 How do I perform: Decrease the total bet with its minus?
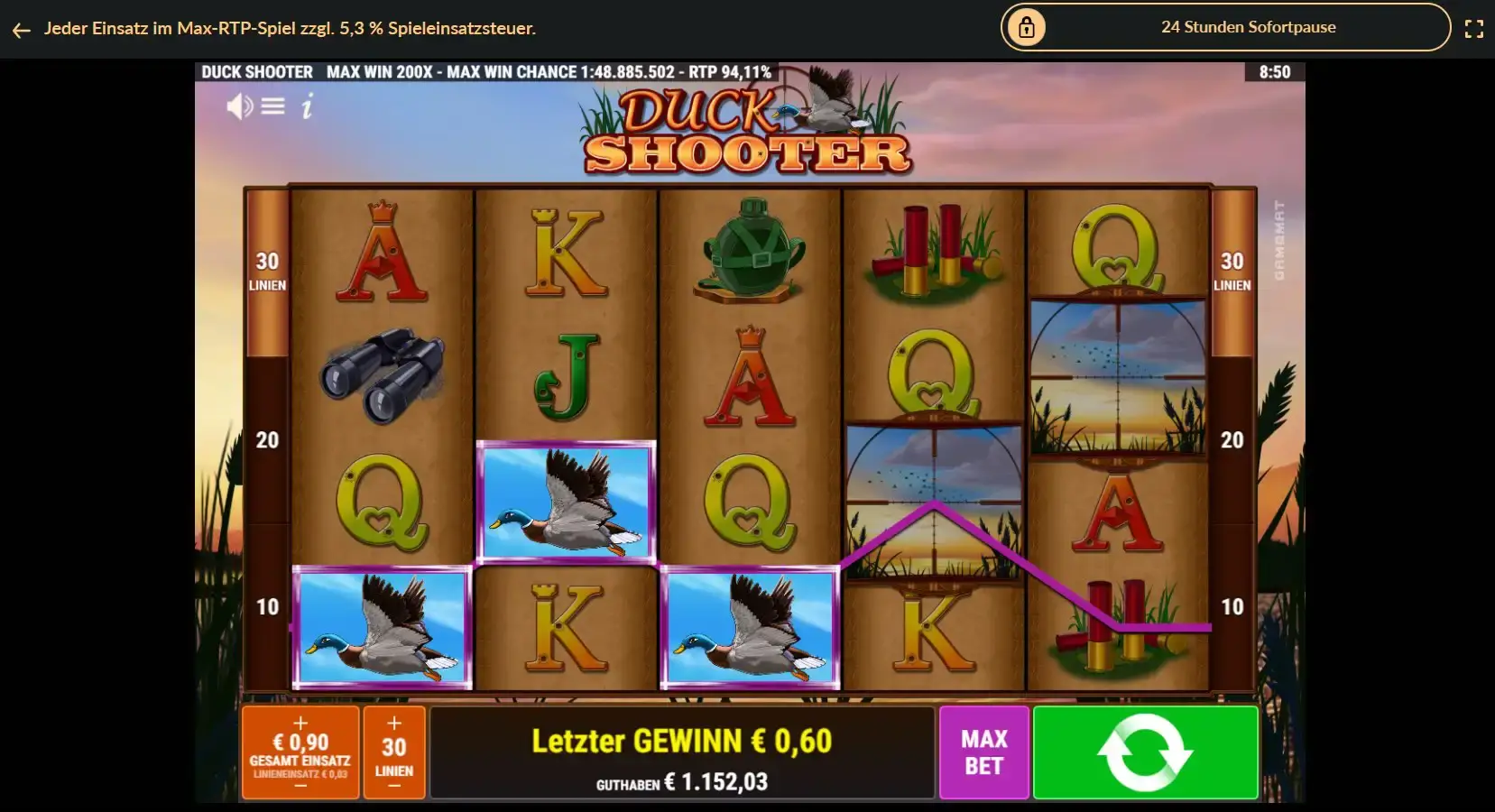[300, 786]
